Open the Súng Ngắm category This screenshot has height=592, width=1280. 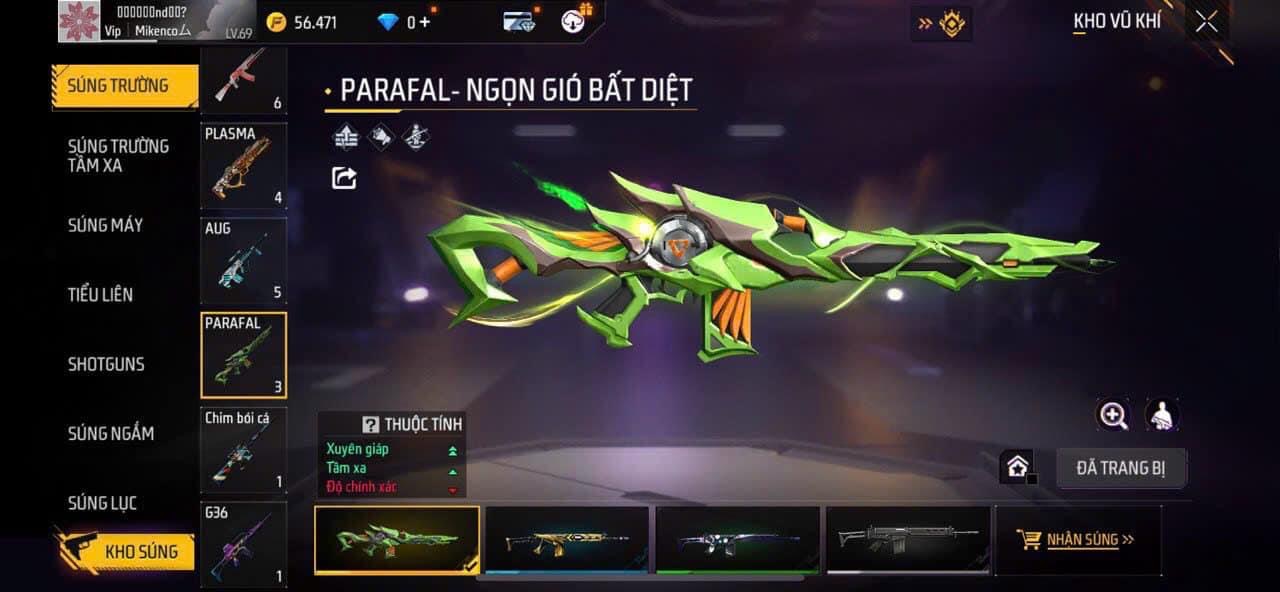pos(111,433)
